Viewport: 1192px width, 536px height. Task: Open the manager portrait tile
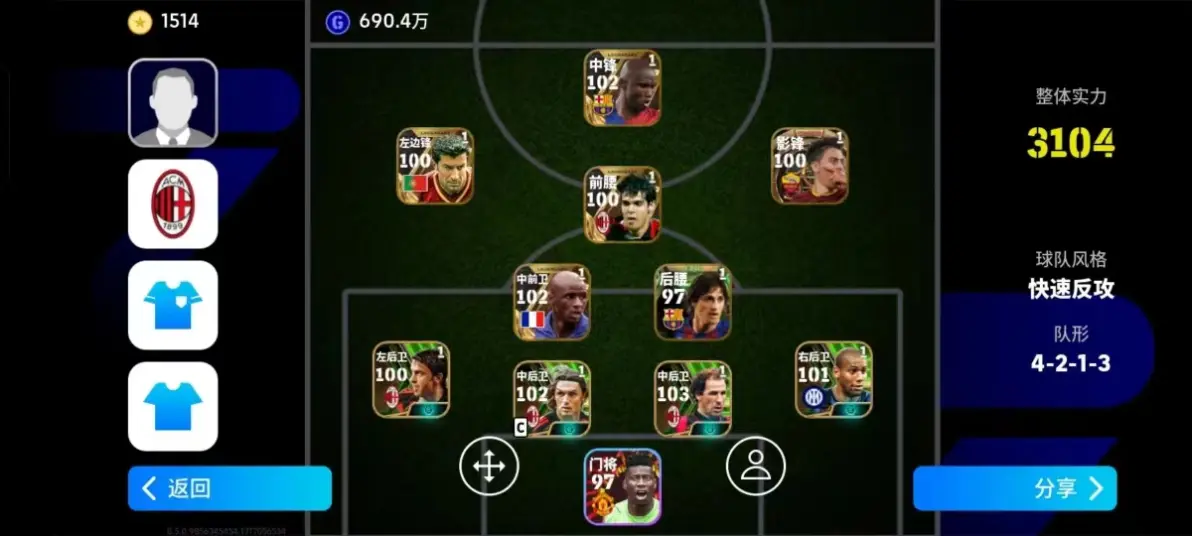(x=173, y=103)
